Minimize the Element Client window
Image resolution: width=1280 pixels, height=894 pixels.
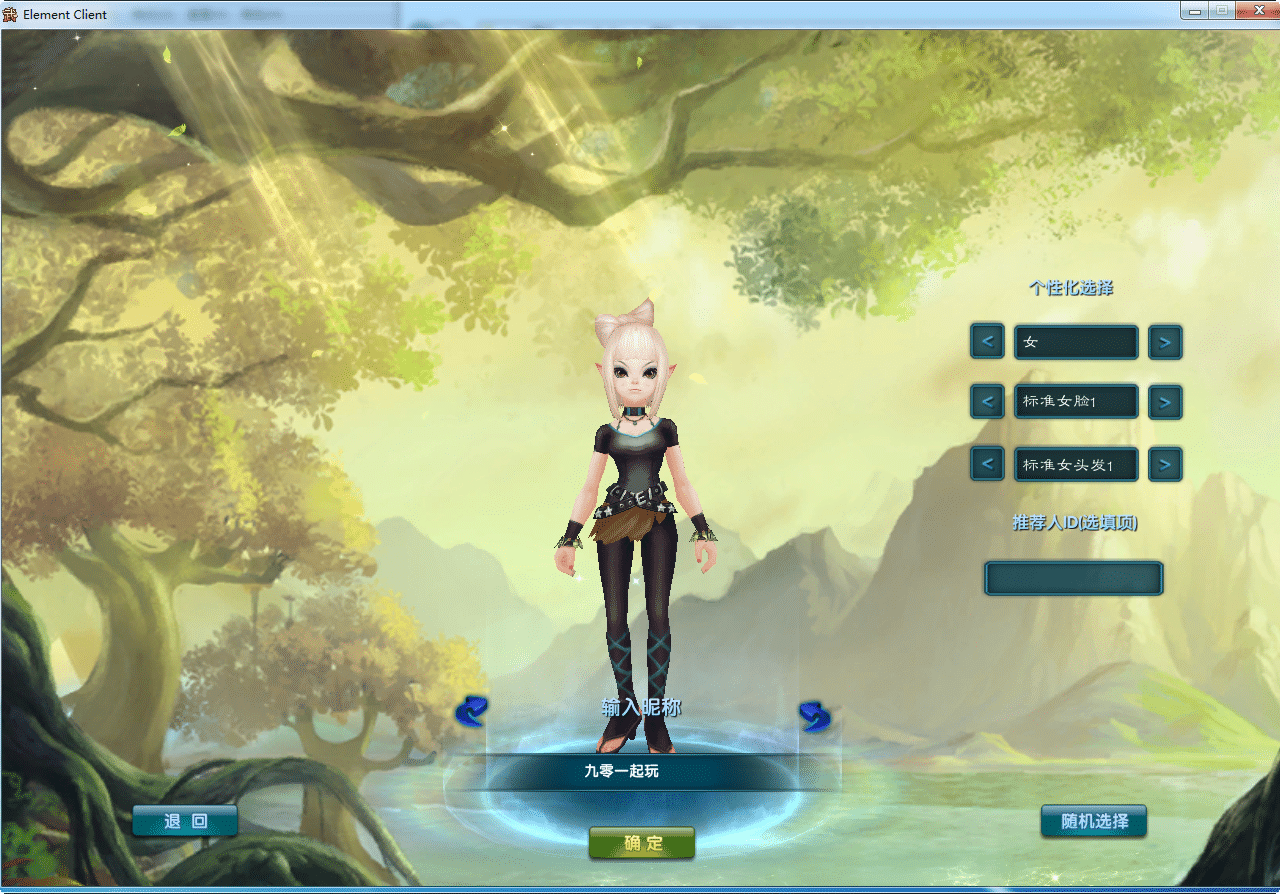(1193, 10)
